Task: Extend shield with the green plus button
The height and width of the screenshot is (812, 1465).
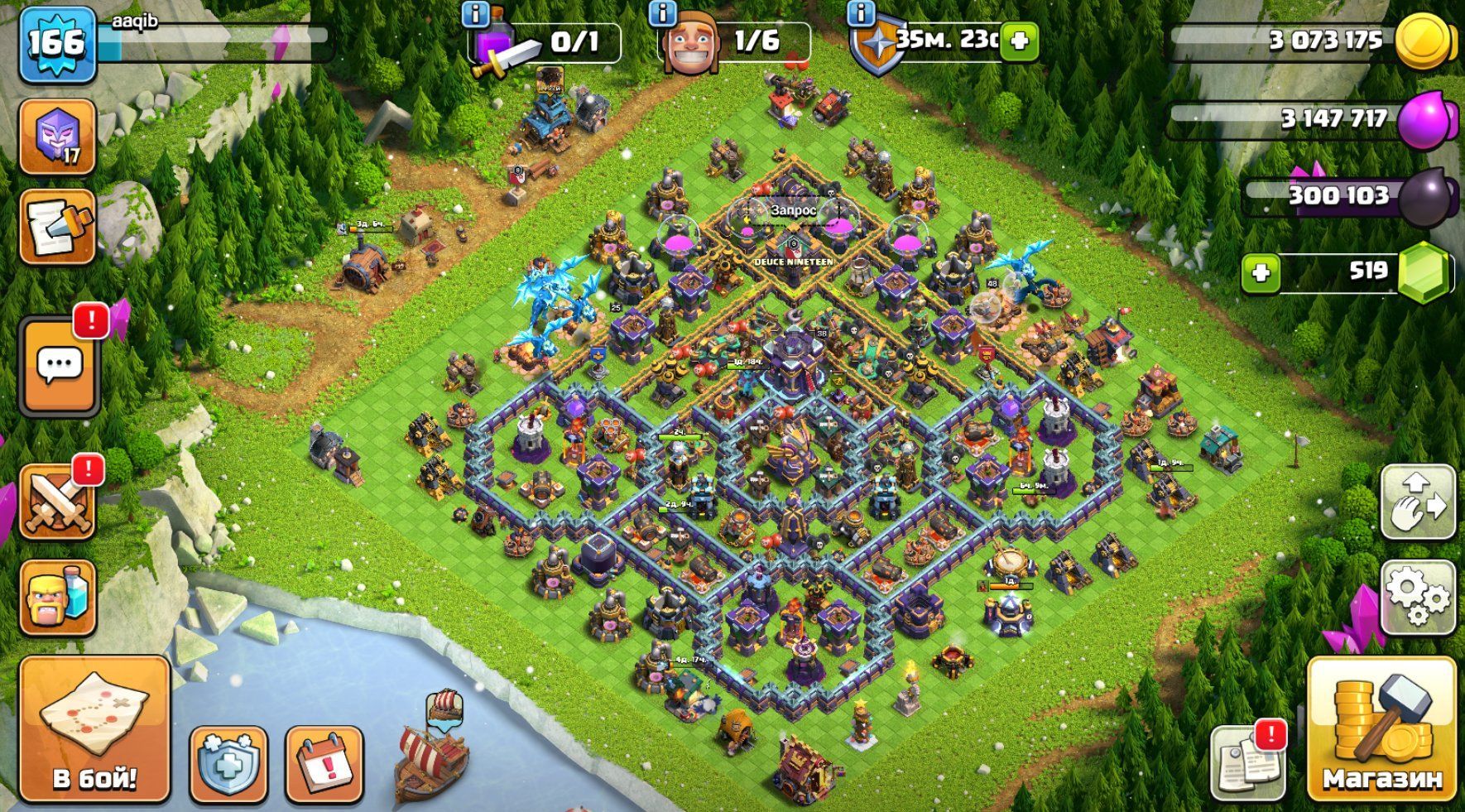Action: point(1019,40)
